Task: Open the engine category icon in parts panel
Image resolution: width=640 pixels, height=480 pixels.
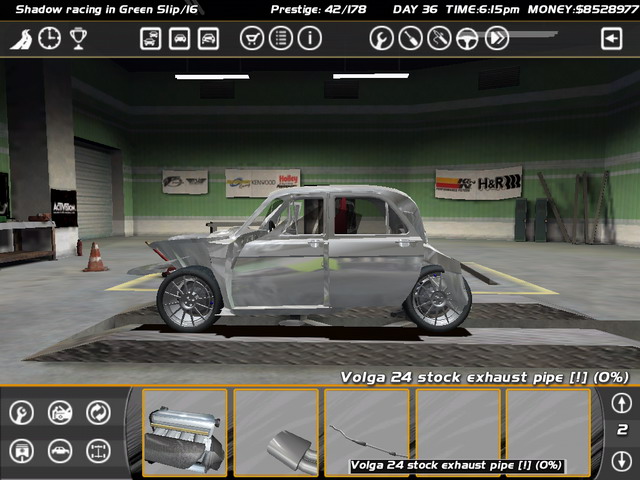Action: click(60, 412)
